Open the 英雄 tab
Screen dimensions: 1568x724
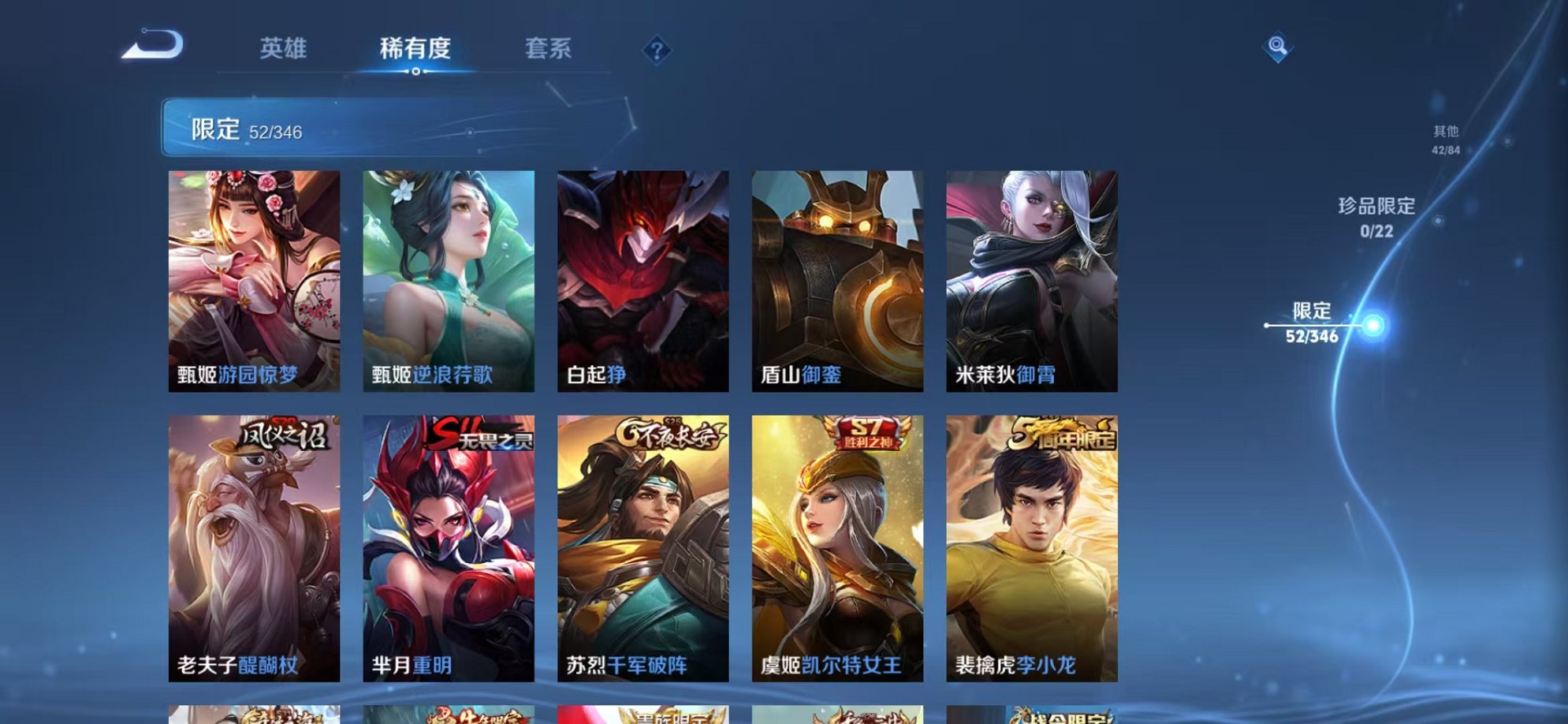point(285,49)
